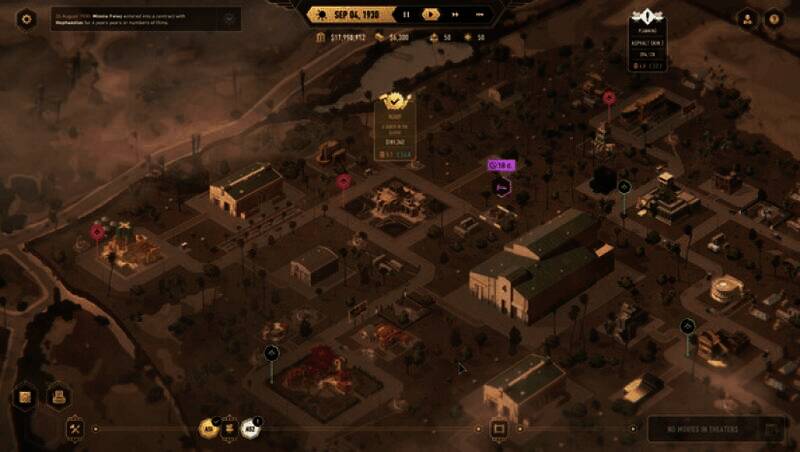Open the construction tools hammer button

point(74,428)
